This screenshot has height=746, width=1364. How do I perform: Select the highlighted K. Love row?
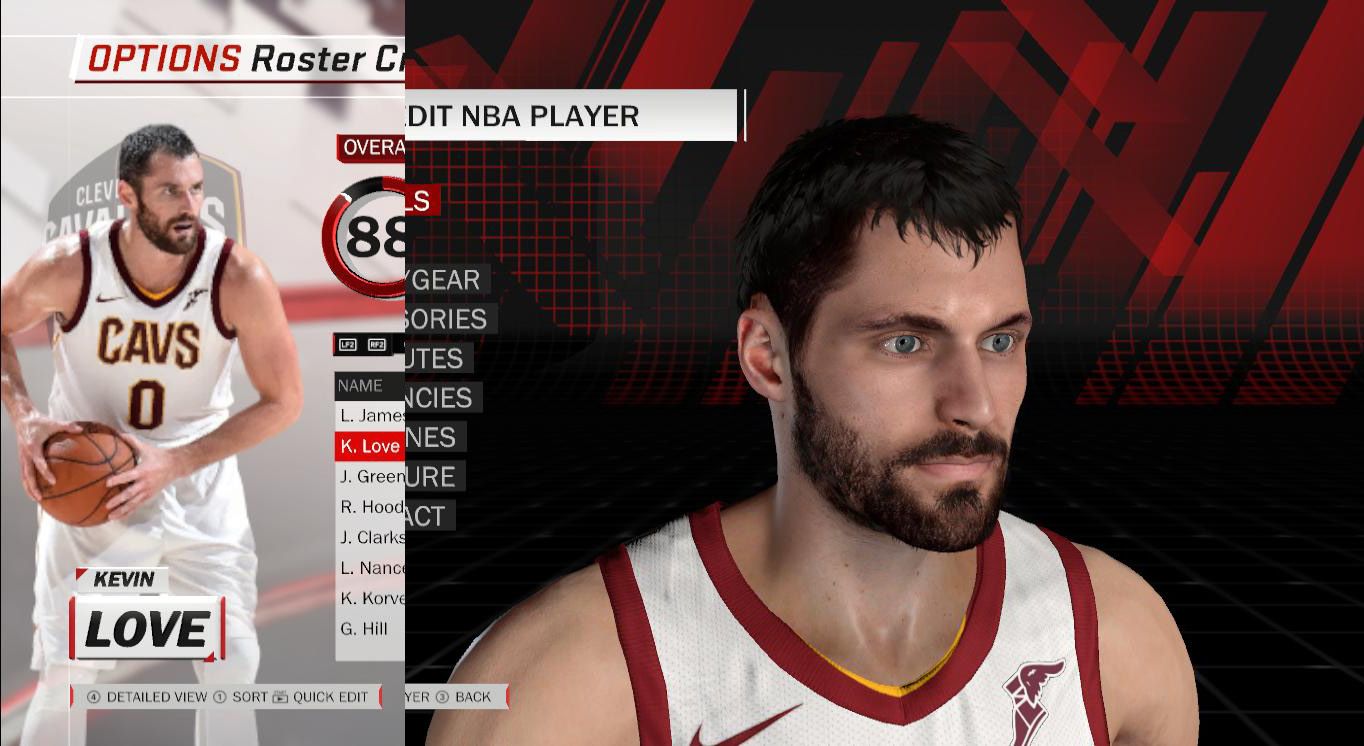[x=369, y=446]
